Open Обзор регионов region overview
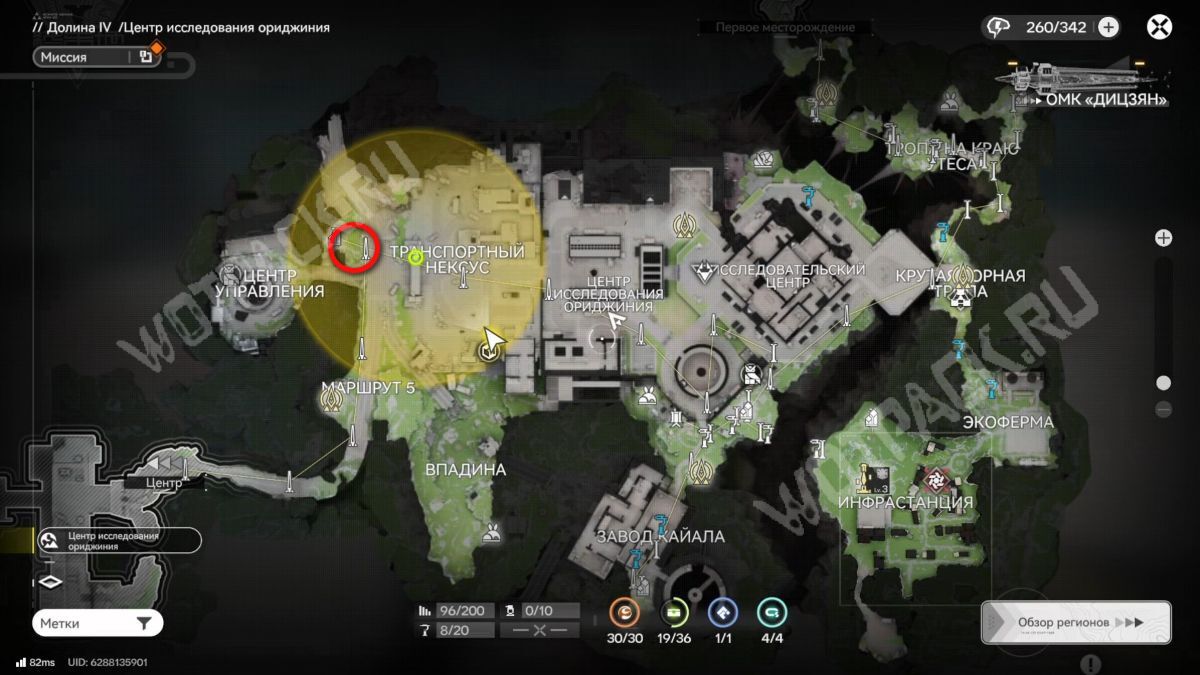The image size is (1200, 675). coord(1075,622)
